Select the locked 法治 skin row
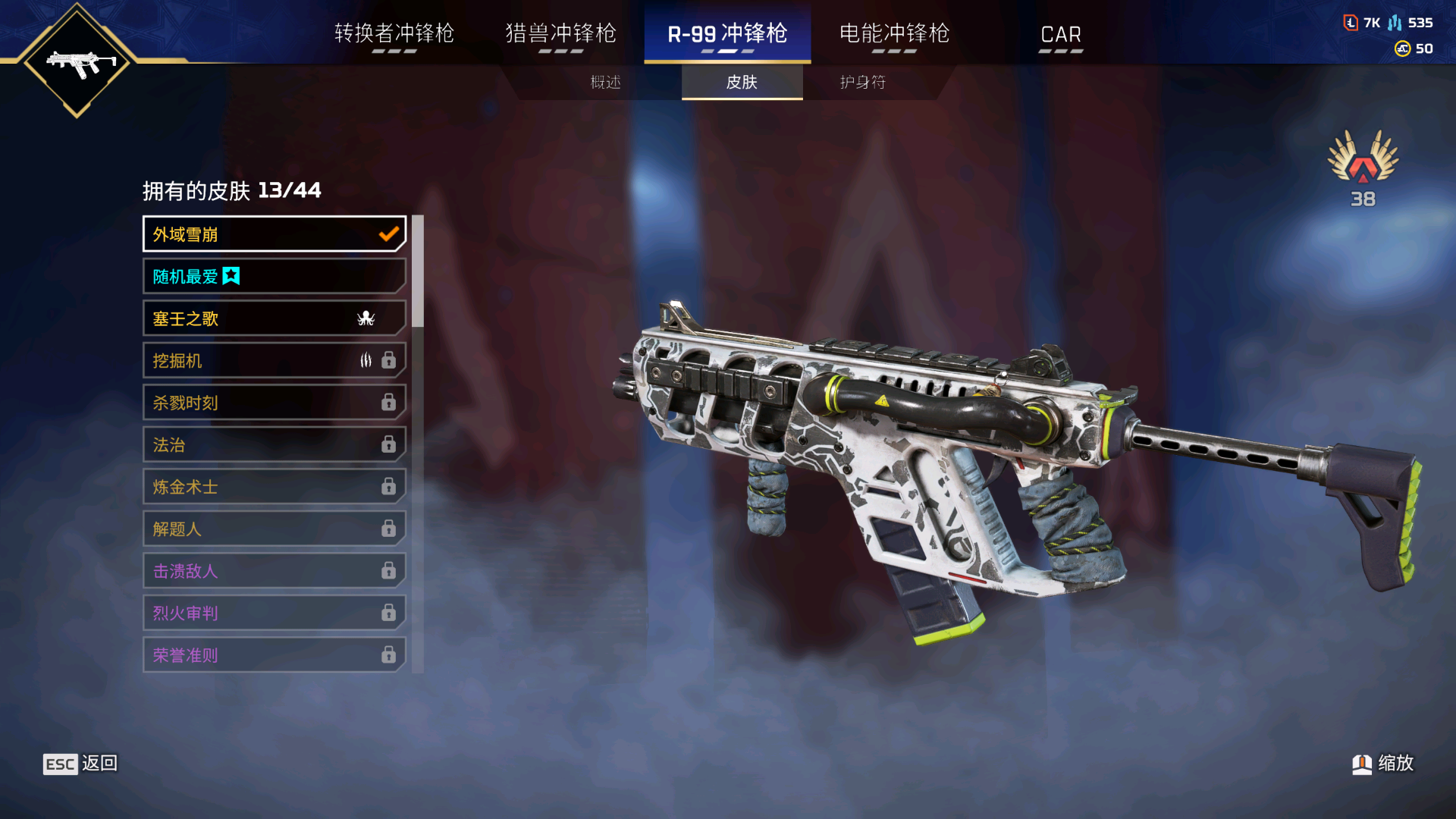The image size is (1456, 819). click(x=274, y=445)
